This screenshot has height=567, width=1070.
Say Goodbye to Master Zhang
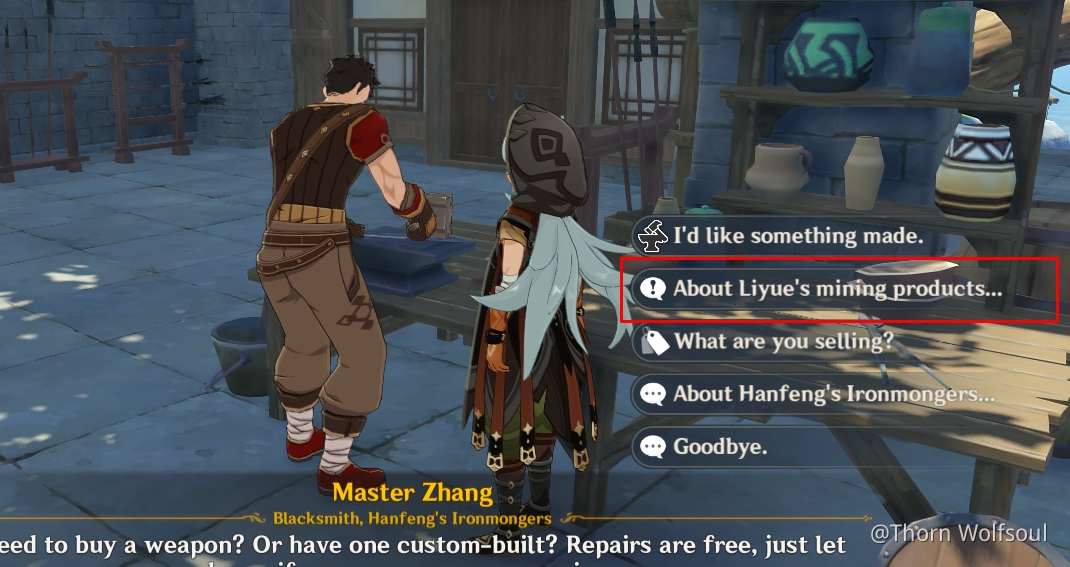tap(720, 446)
